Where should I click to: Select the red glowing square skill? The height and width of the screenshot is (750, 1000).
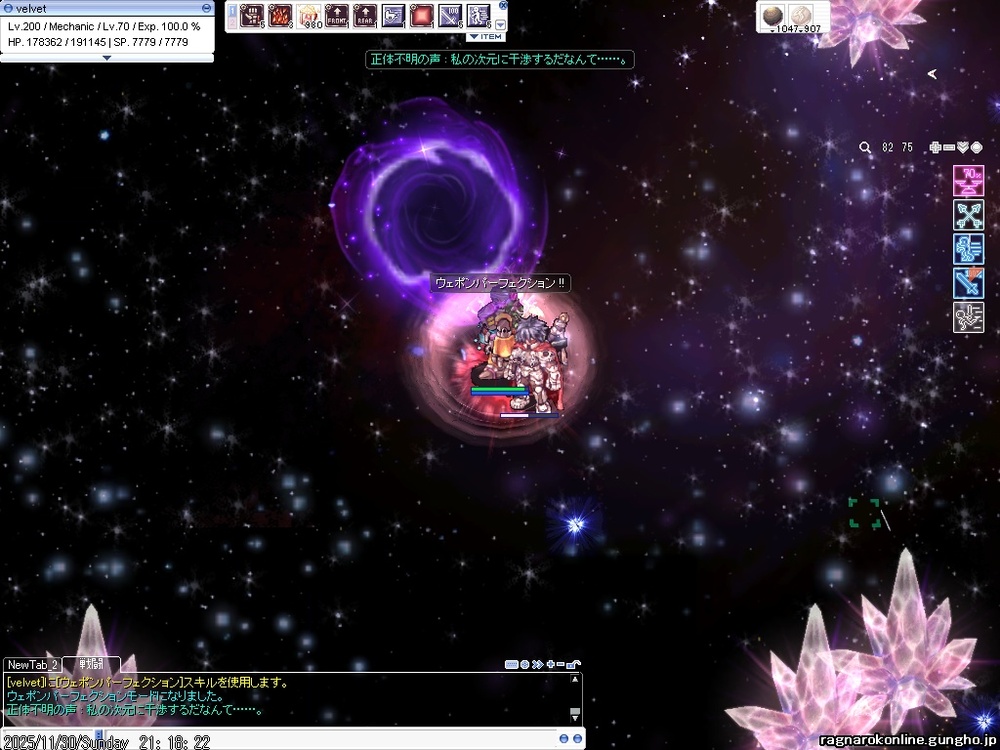(422, 16)
